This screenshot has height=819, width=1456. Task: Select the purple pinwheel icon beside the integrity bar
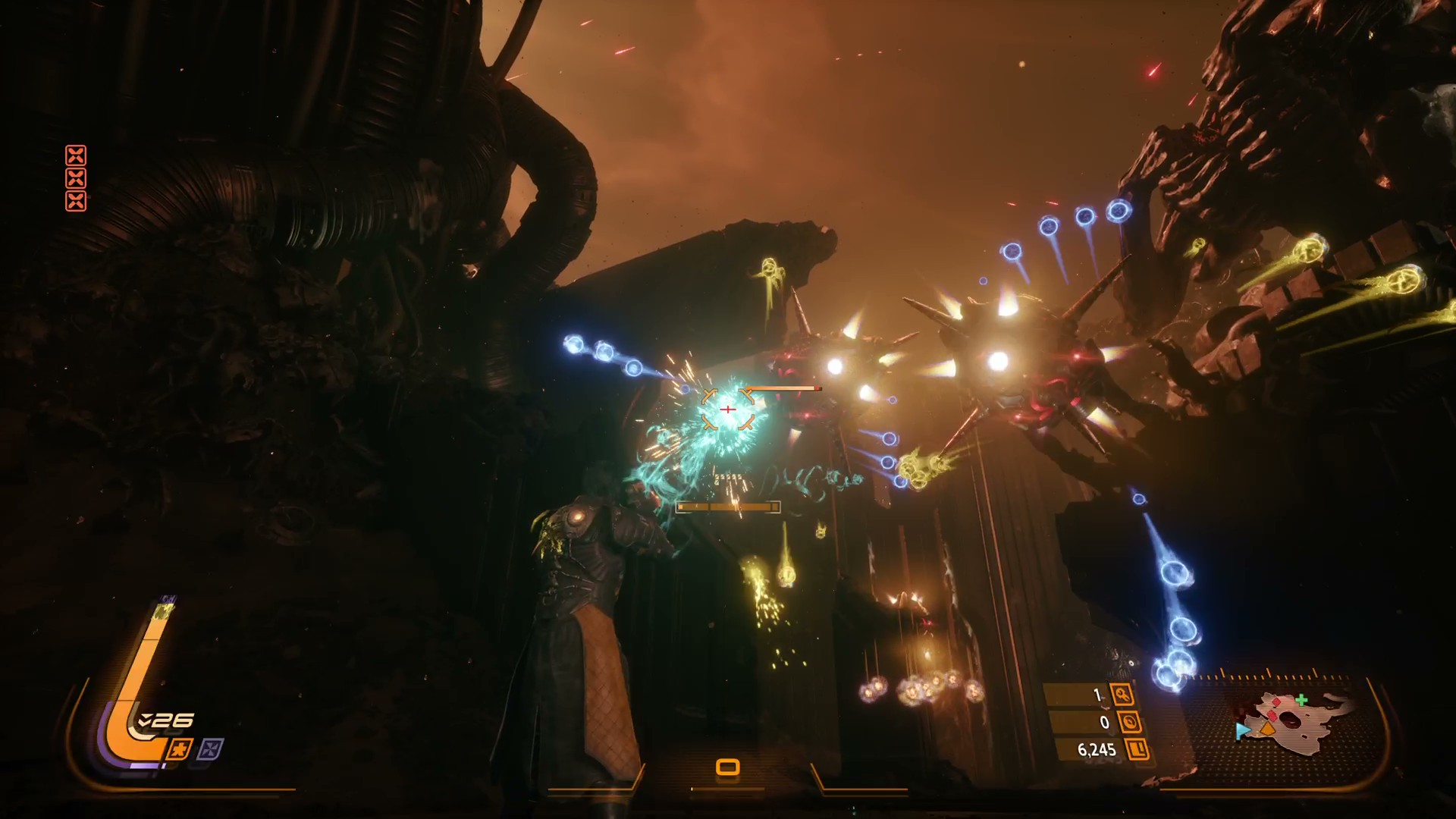click(210, 750)
